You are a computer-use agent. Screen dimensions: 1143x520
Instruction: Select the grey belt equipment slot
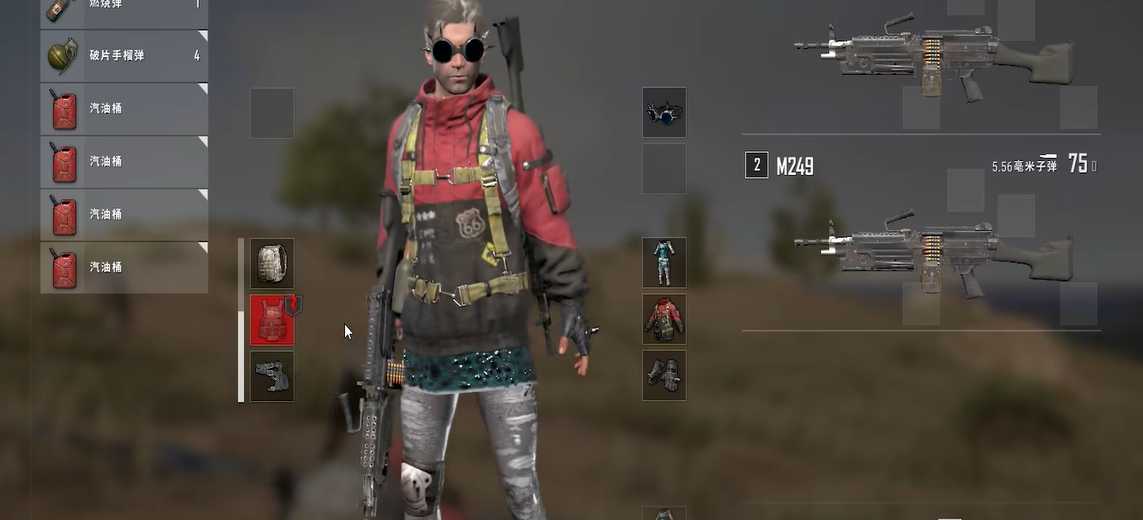(271, 376)
